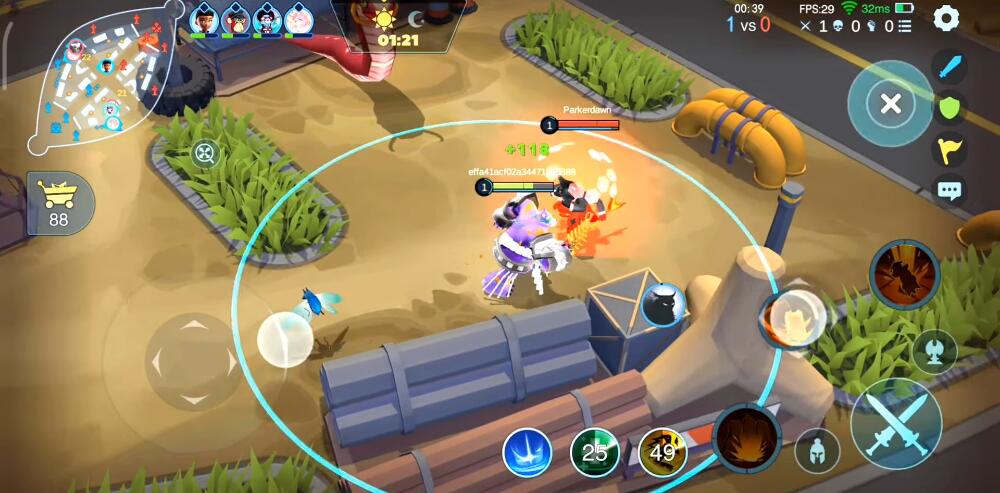Image resolution: width=1000 pixels, height=493 pixels.
Task: Use the blue burst summoner spell
Action: pyautogui.click(x=527, y=453)
